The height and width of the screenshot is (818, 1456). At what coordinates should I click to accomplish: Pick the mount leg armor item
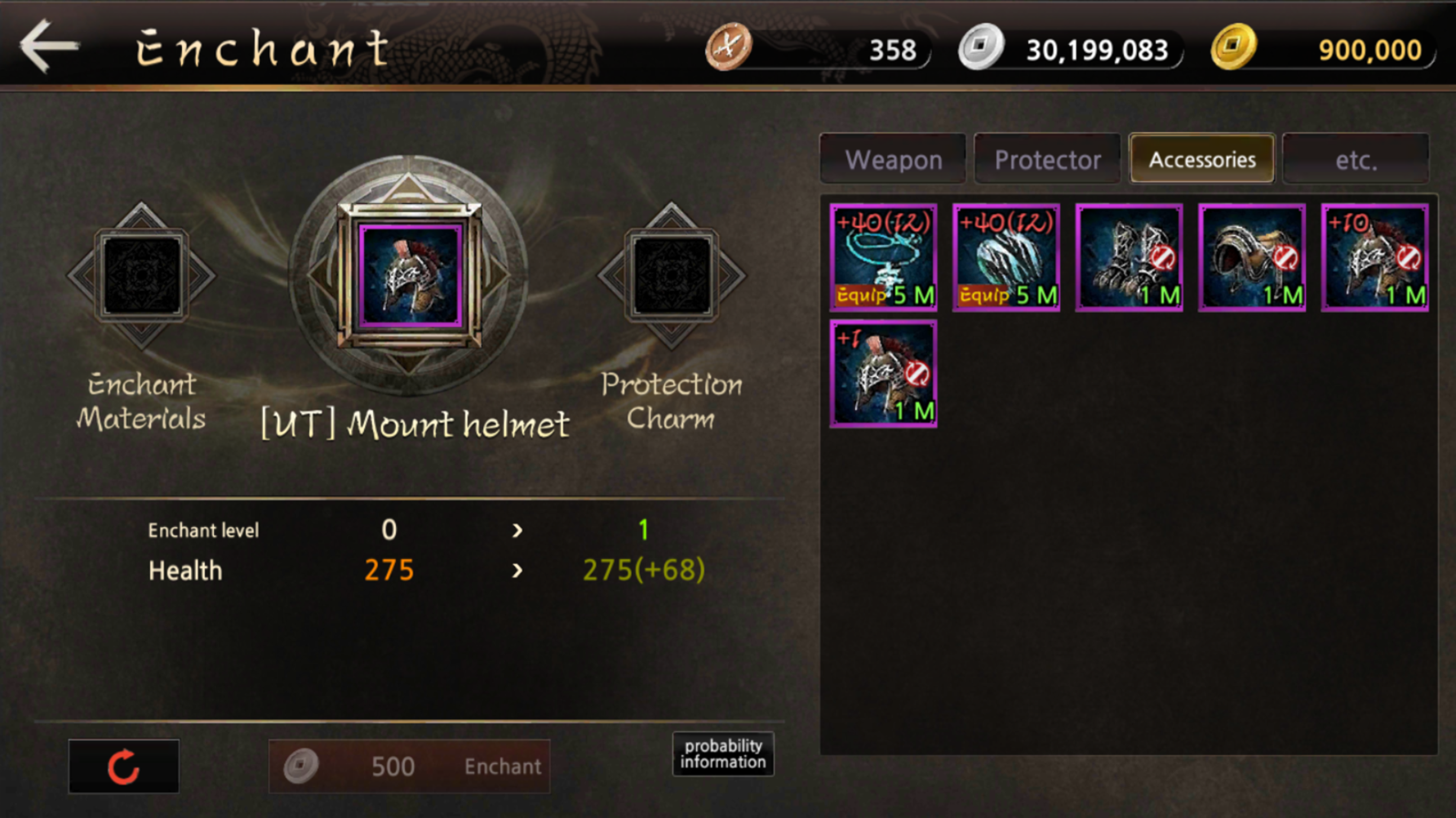(x=1129, y=258)
